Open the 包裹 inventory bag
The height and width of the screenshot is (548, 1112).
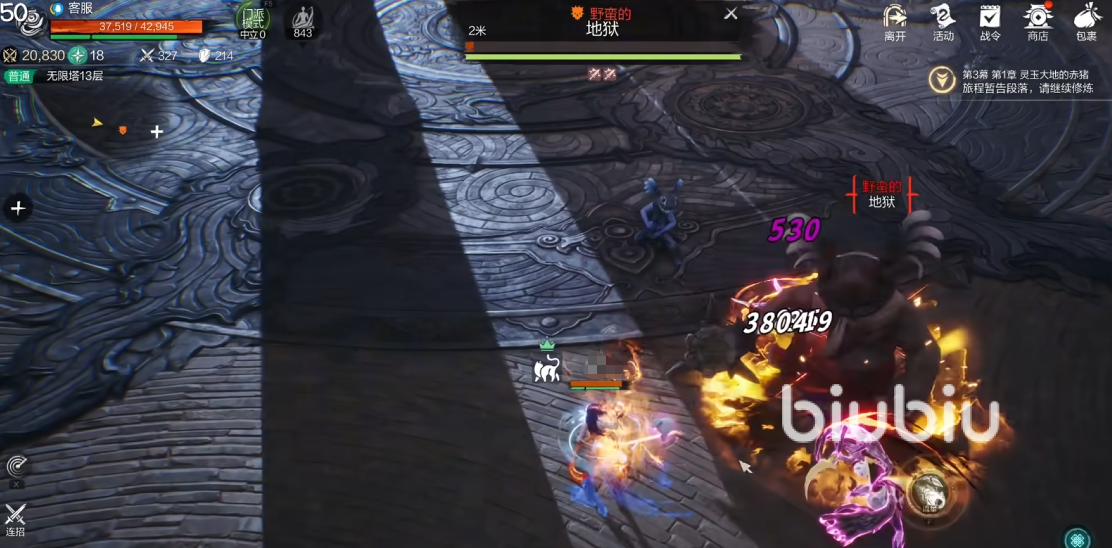(x=1086, y=18)
